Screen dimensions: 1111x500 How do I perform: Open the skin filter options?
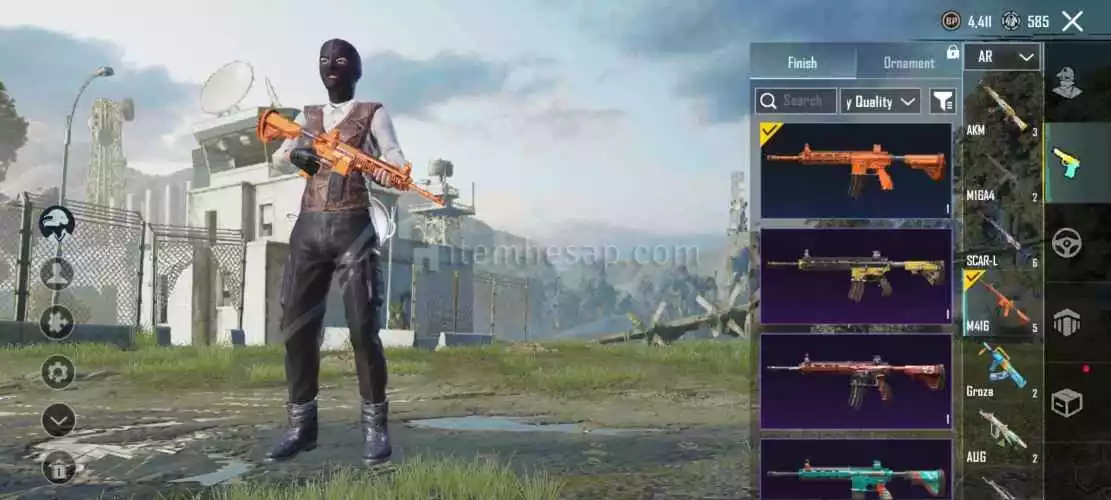[x=942, y=101]
